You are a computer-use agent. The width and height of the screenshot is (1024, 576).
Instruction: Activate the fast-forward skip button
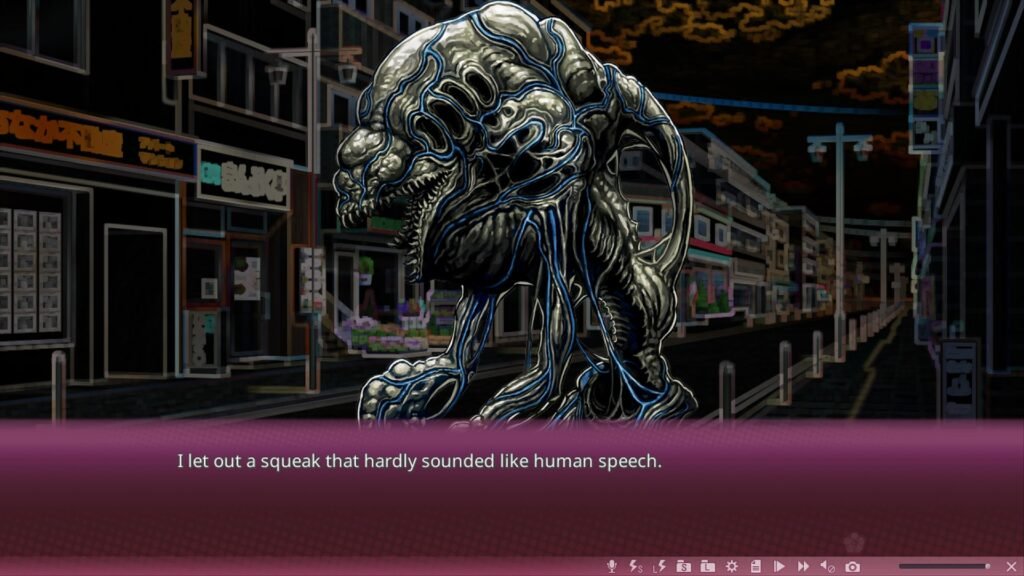(x=803, y=567)
